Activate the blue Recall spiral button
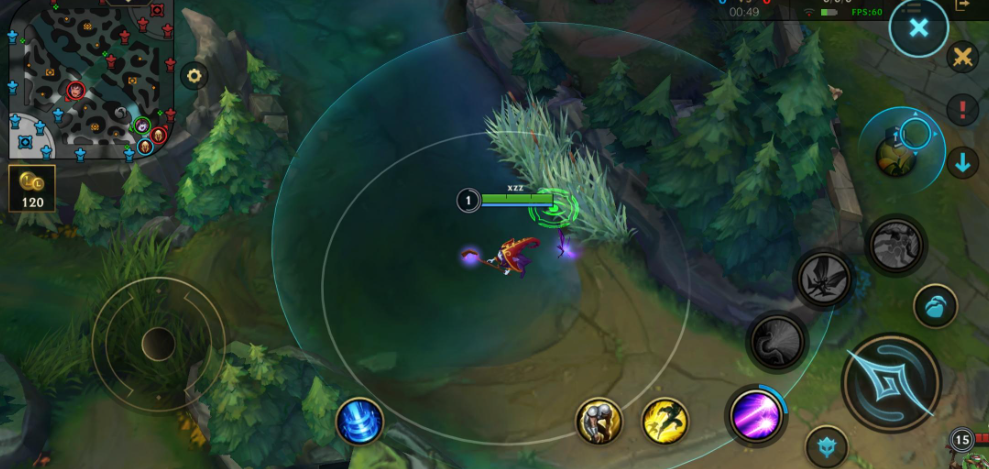This screenshot has height=469, width=989. pos(359,420)
